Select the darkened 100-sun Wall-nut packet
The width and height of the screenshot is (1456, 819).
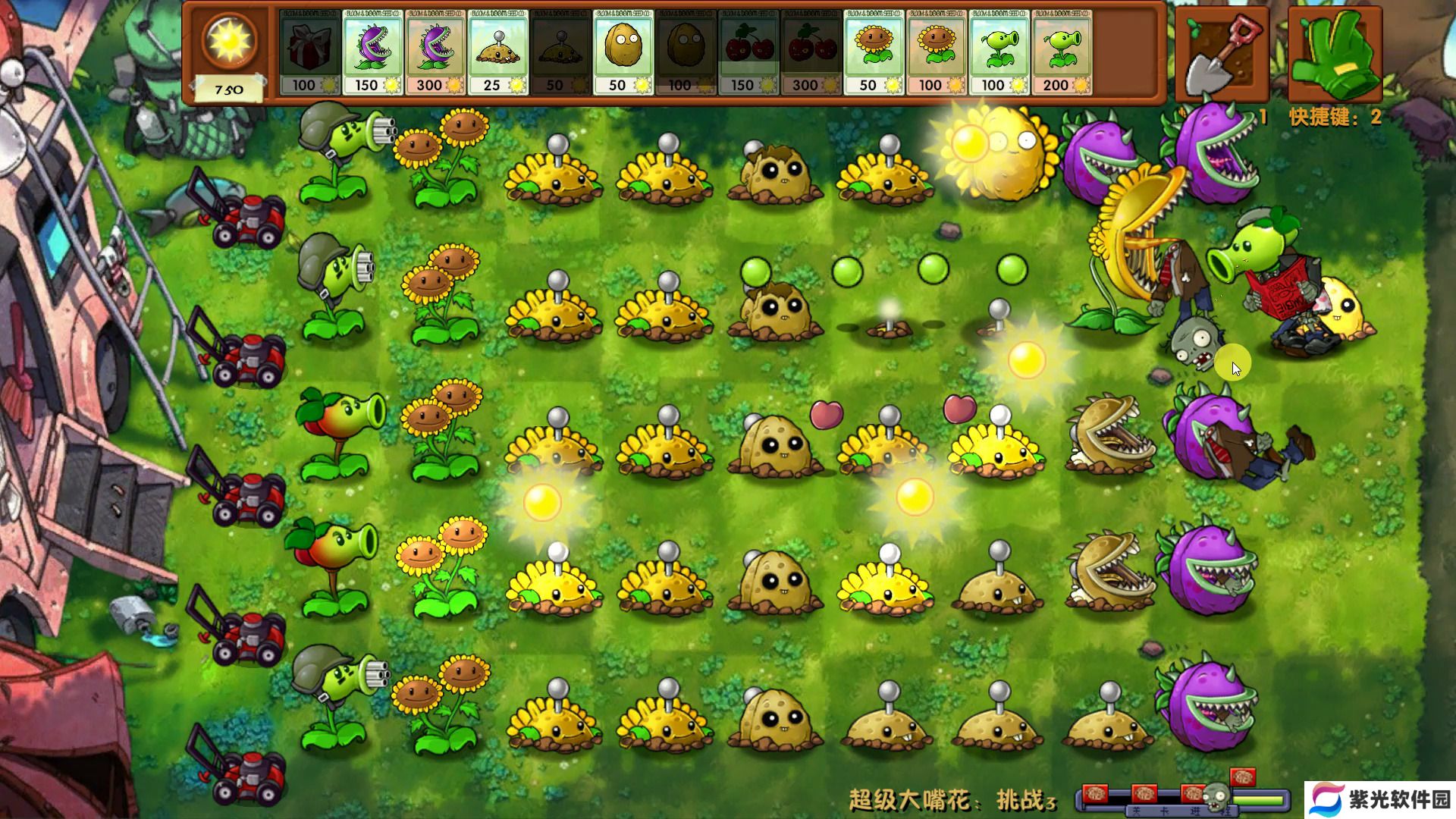point(686,52)
